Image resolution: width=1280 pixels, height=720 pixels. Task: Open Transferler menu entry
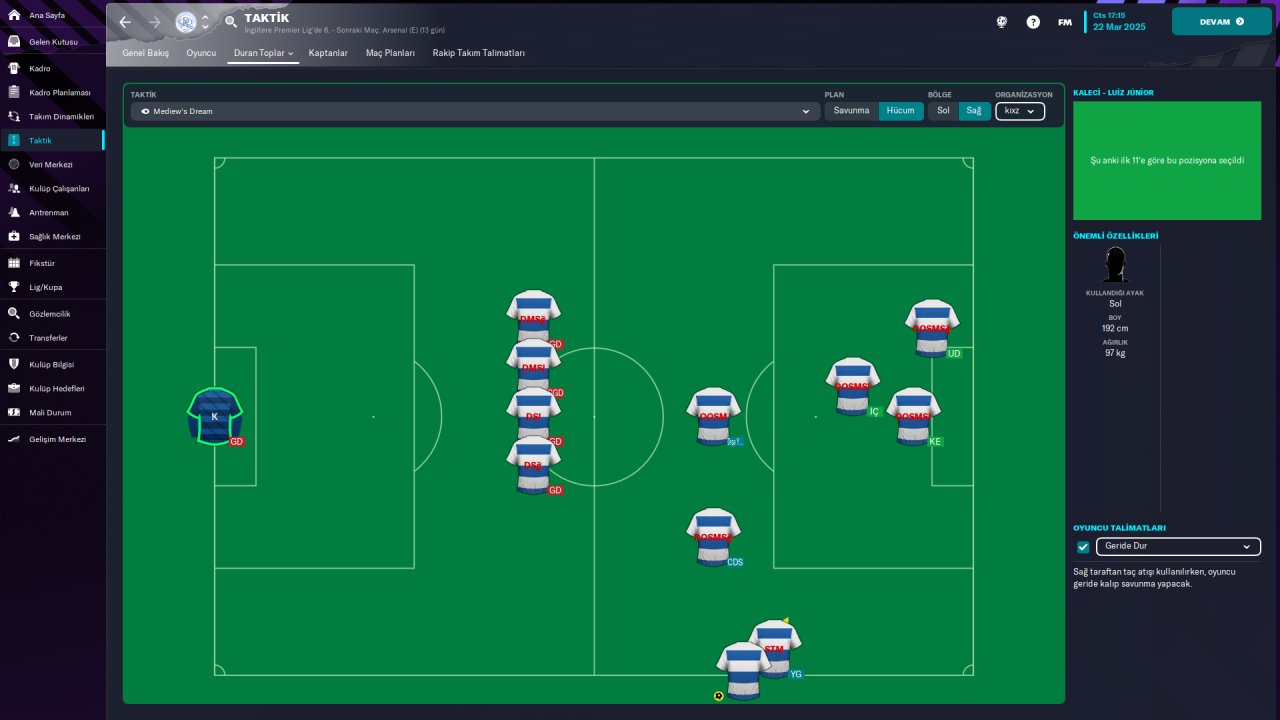click(x=49, y=338)
